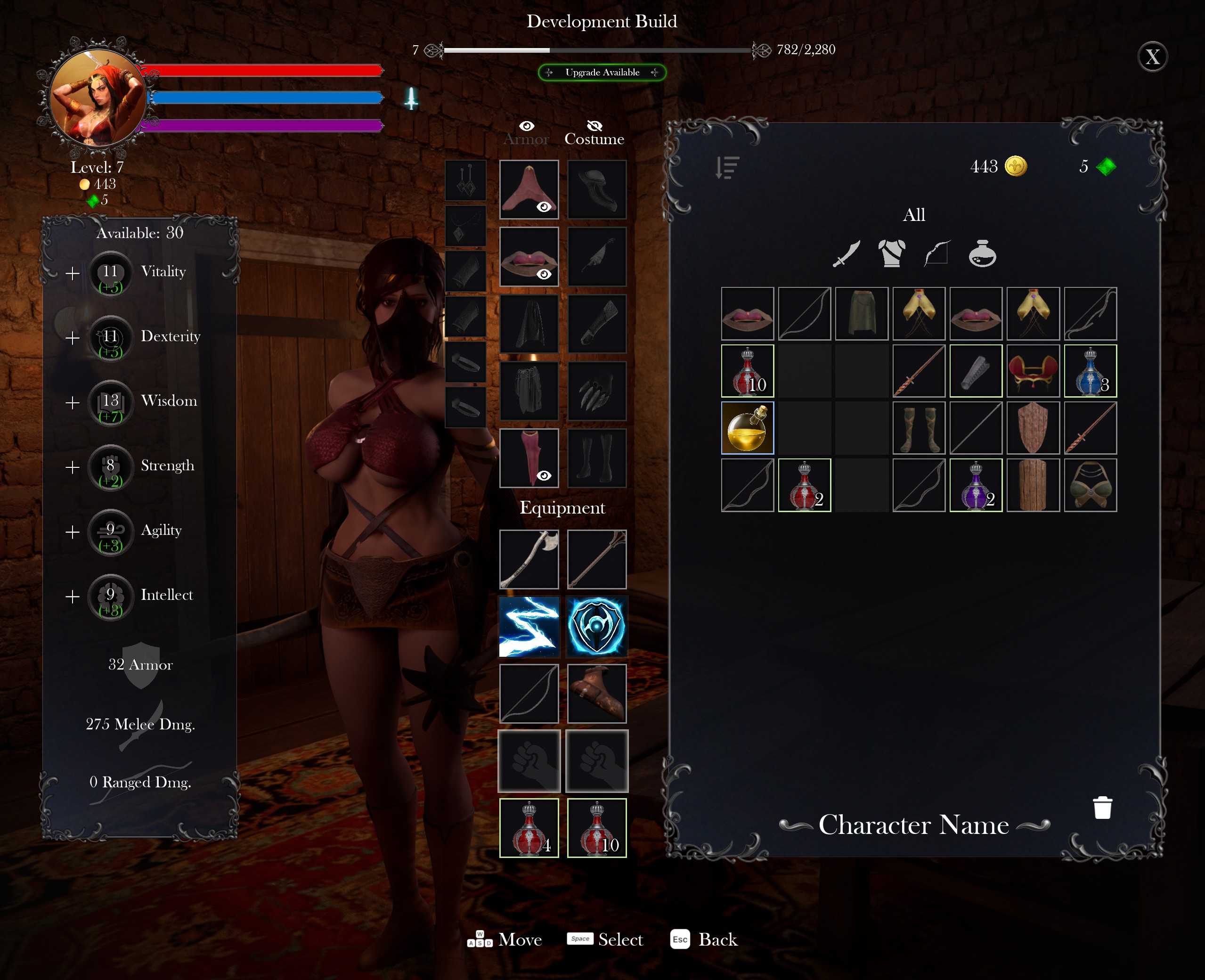Select the equipped axe weapon slot
Image resolution: width=1205 pixels, height=980 pixels.
click(x=529, y=559)
